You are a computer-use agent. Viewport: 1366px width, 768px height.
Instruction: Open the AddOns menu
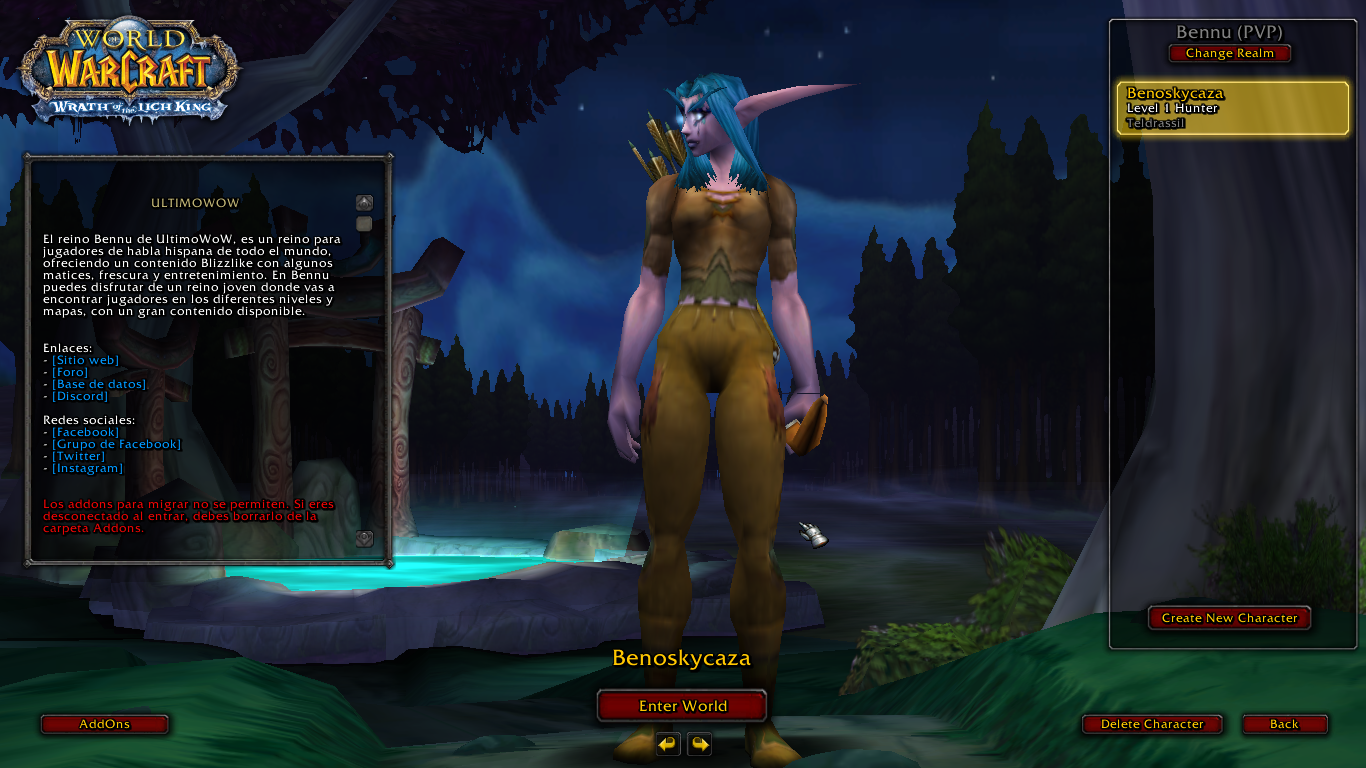pyautogui.click(x=104, y=724)
